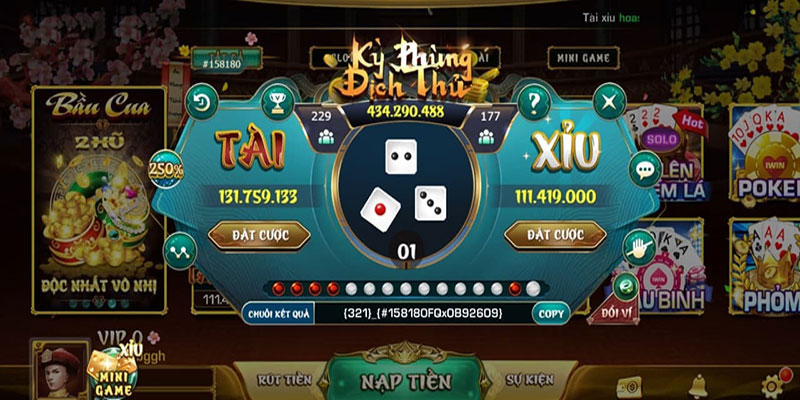The width and height of the screenshot is (800, 400).
Task: Select the player avatar portrait
Action: 59,370
